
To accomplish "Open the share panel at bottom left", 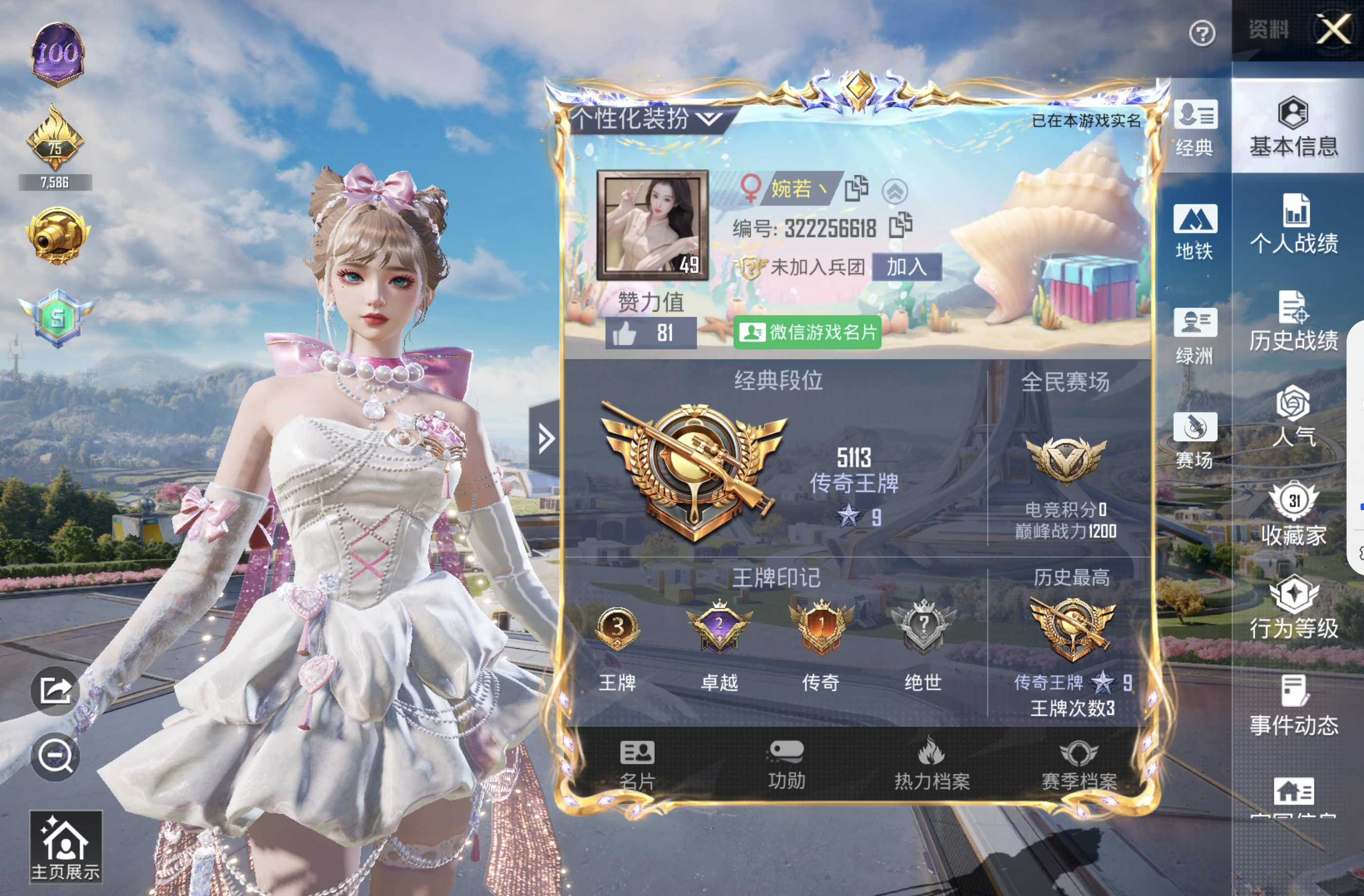I will tap(56, 691).
